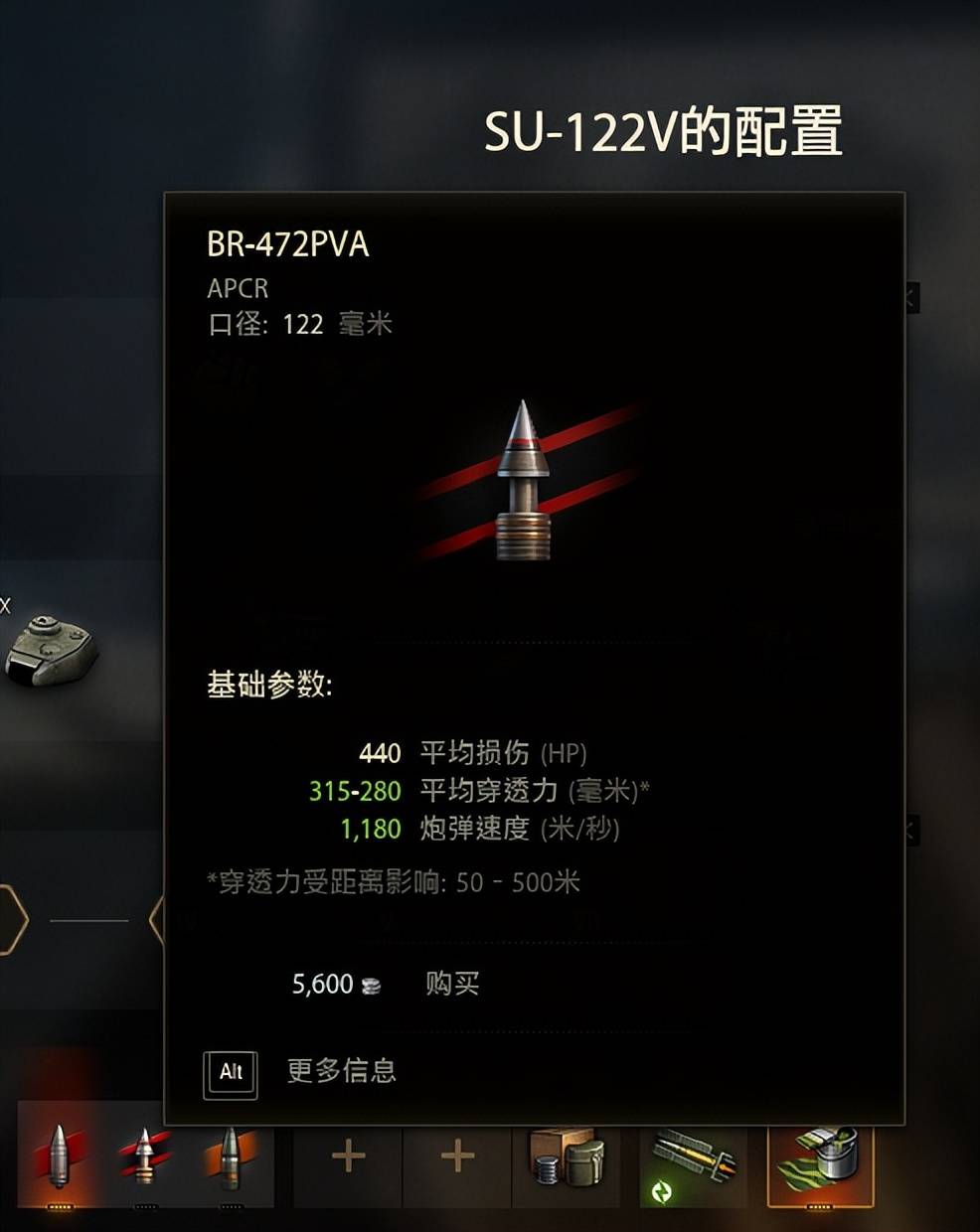Open the supply crate and canteen slot

pos(567,1156)
